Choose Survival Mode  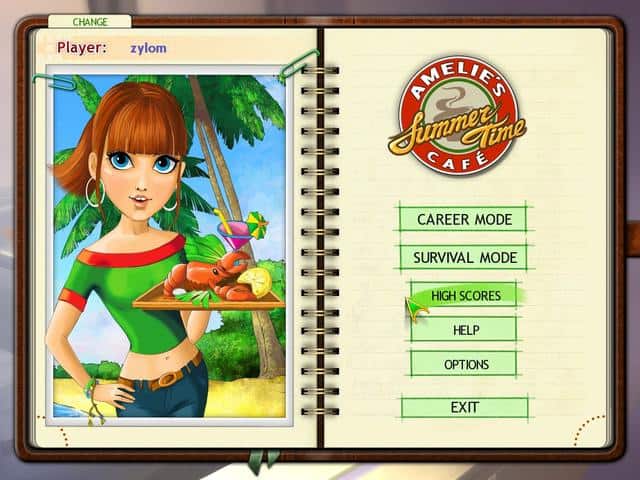tap(464, 257)
